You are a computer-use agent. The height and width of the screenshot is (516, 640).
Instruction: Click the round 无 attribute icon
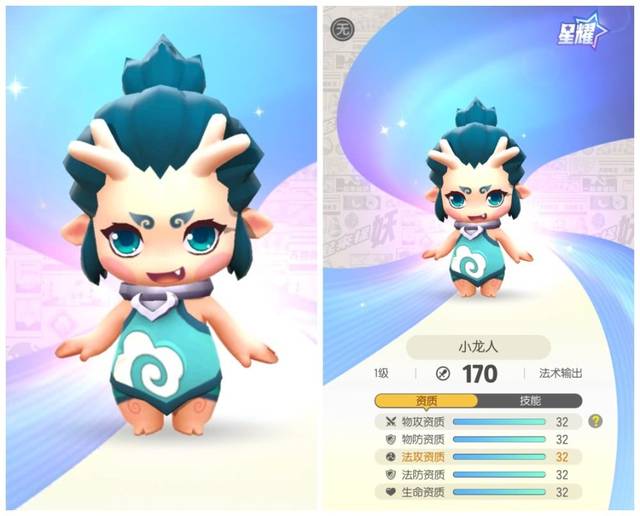coord(342,29)
